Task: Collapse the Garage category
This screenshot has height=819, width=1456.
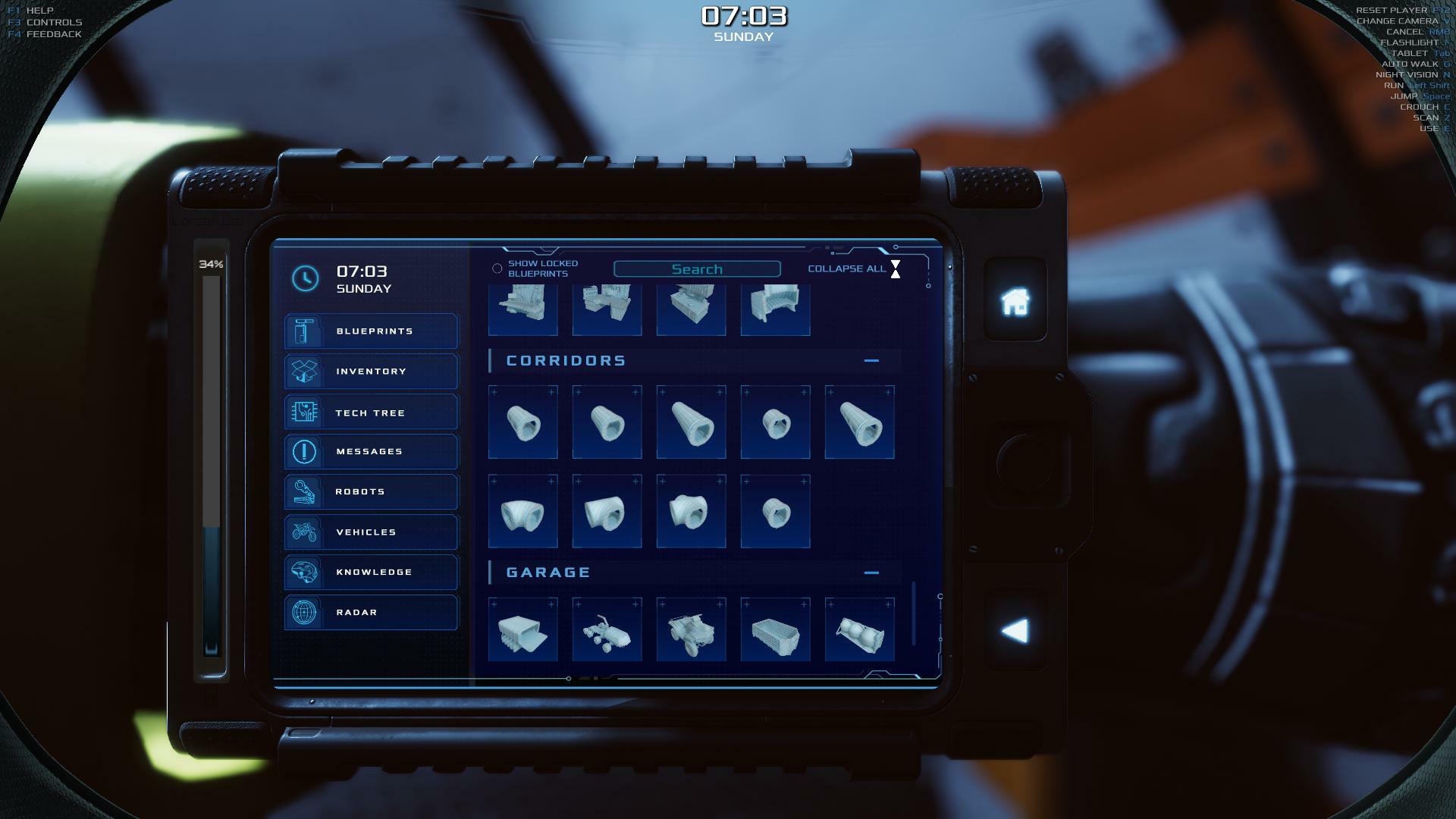Action: coord(871,573)
